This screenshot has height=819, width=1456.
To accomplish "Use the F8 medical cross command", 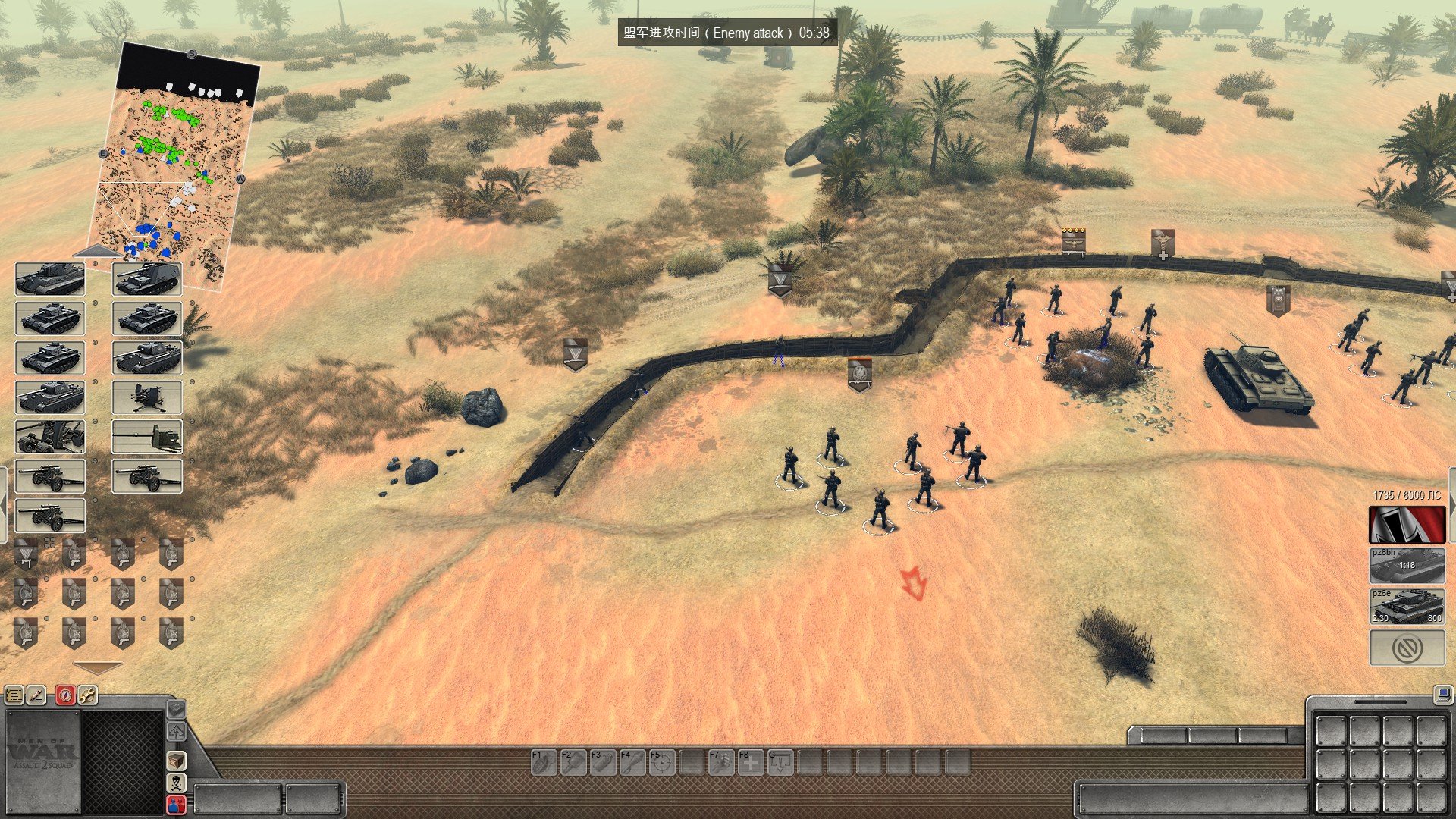I will point(750,761).
